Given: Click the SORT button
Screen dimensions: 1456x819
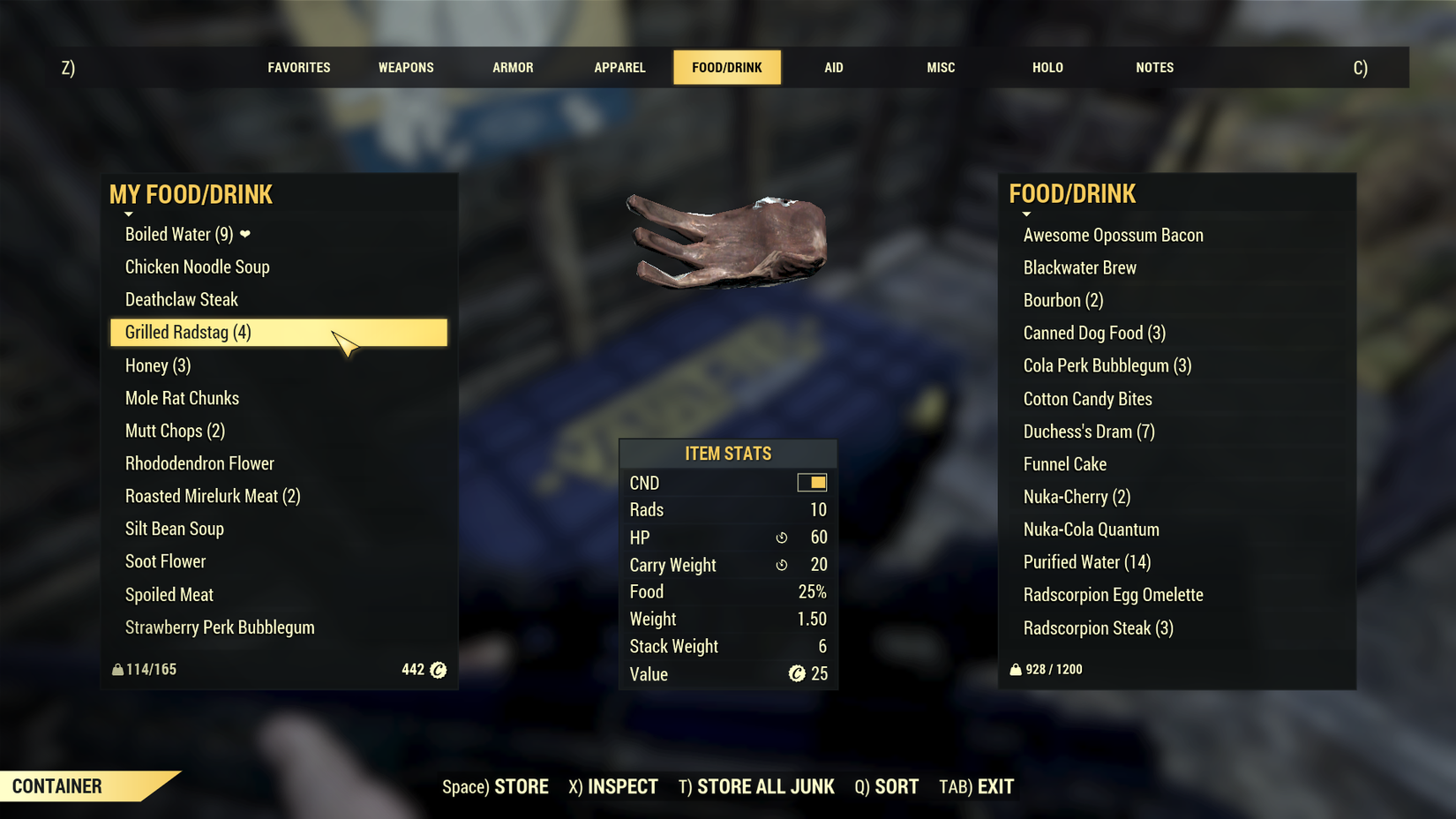Looking at the screenshot, I should (x=886, y=785).
